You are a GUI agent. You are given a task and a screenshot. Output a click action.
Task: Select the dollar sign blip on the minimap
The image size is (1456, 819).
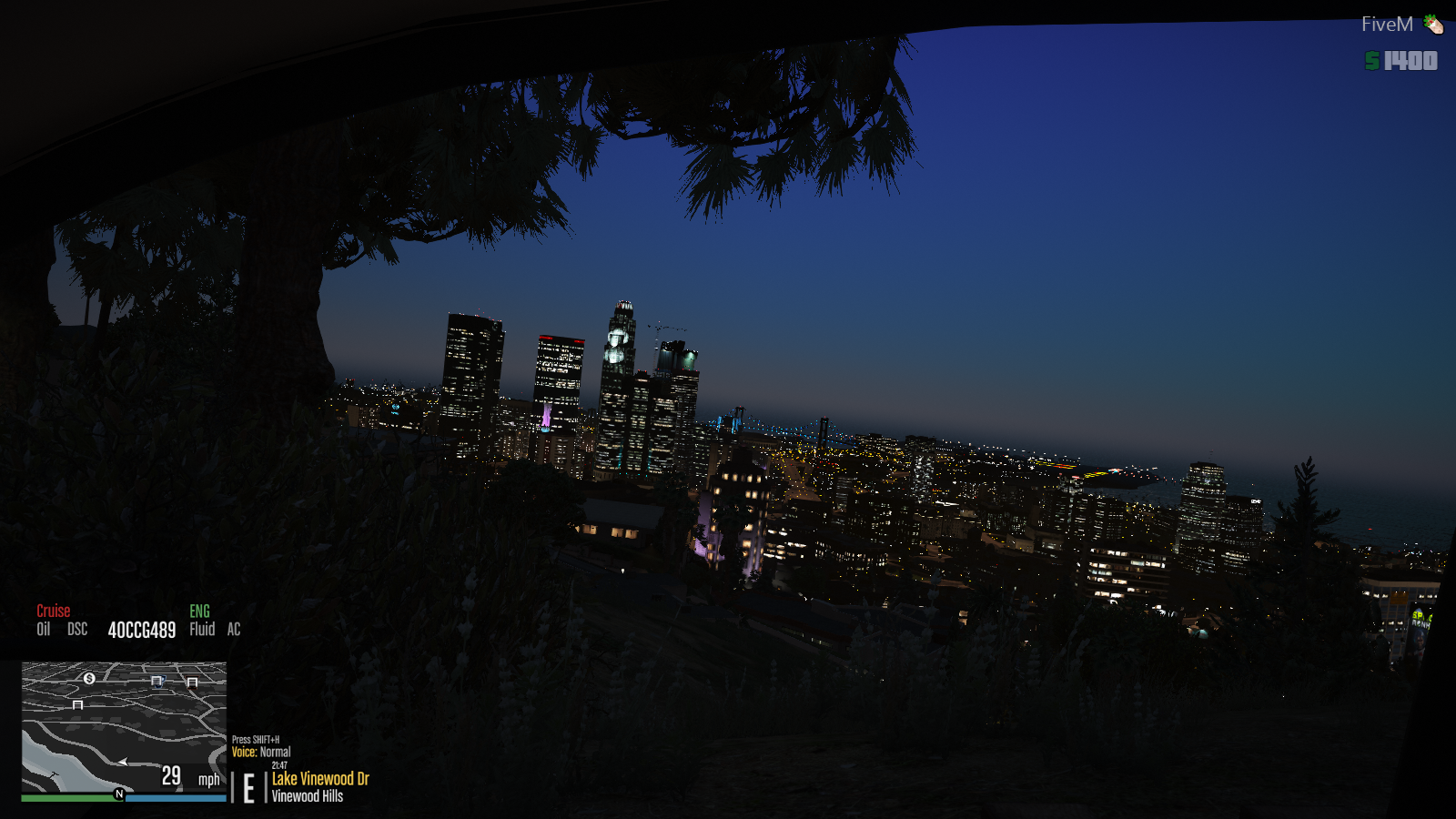89,678
